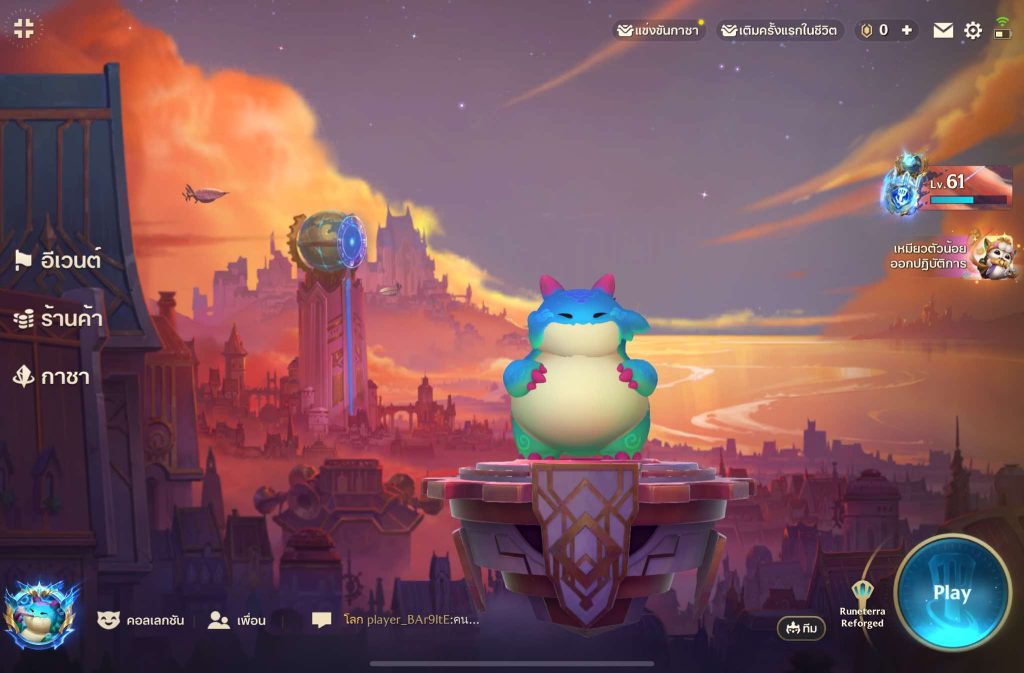Open the player profile avatar

[x=41, y=615]
